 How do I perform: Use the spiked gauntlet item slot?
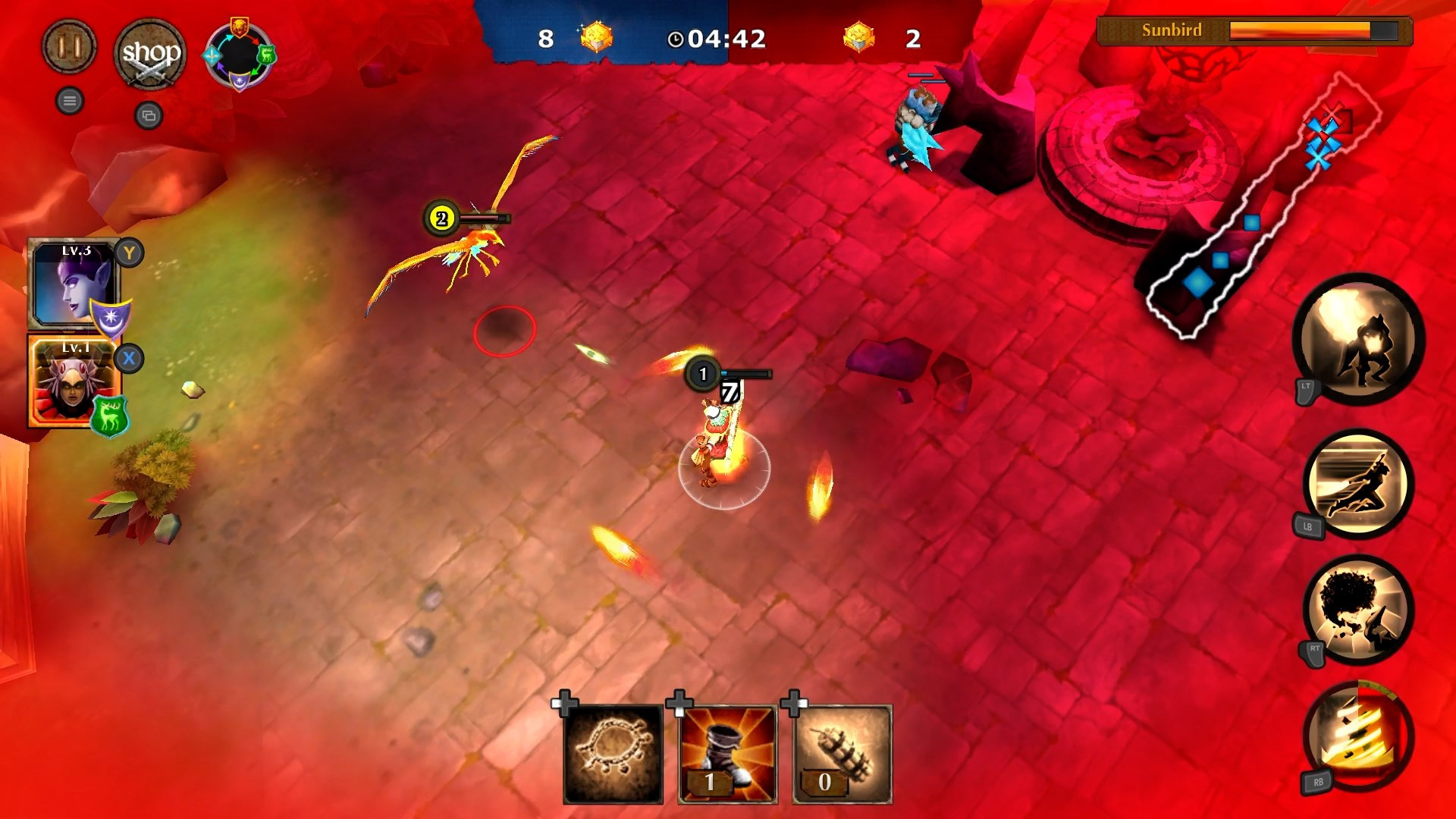point(843,754)
